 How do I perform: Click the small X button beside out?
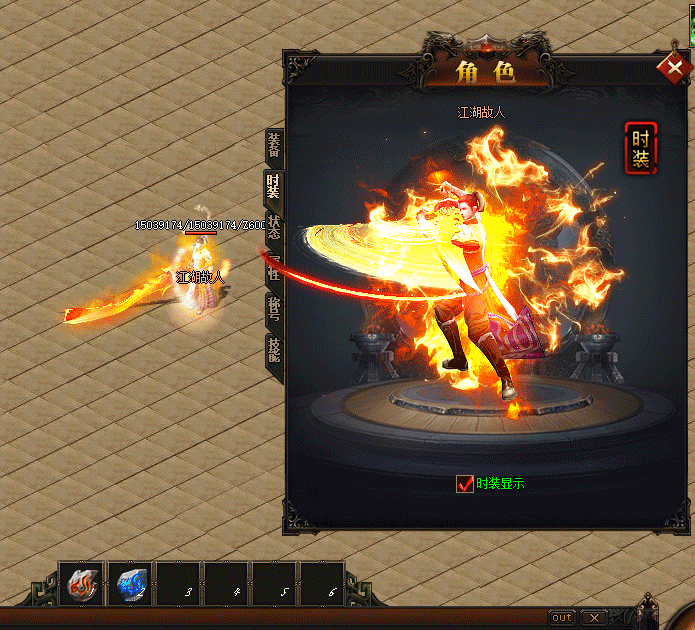click(593, 617)
